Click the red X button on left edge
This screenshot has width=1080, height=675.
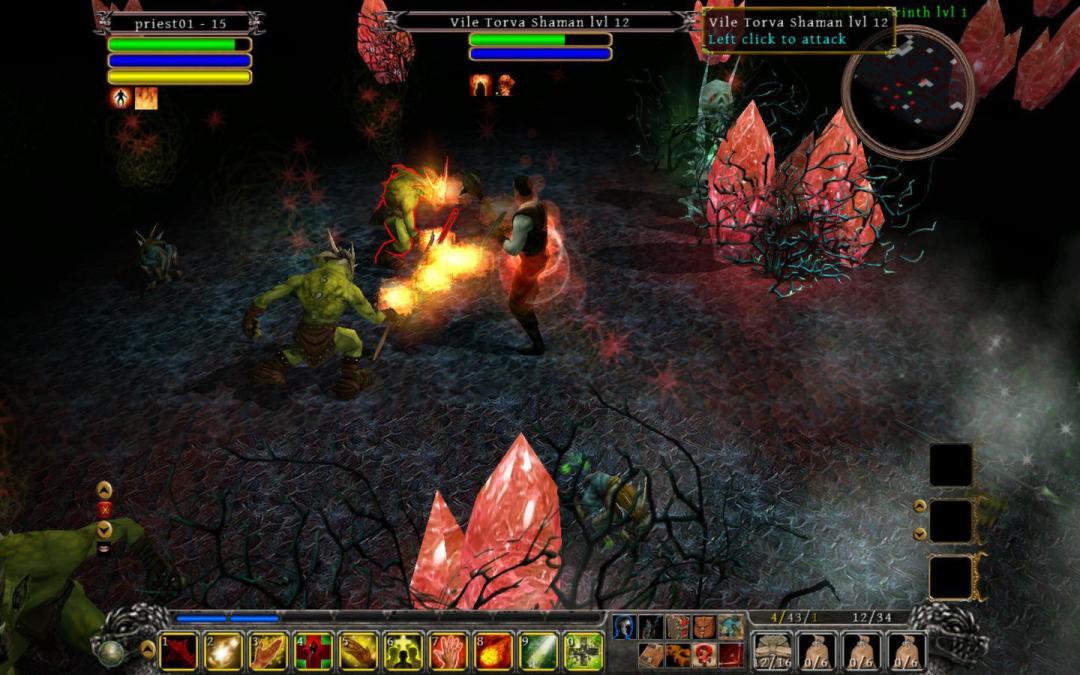point(104,510)
